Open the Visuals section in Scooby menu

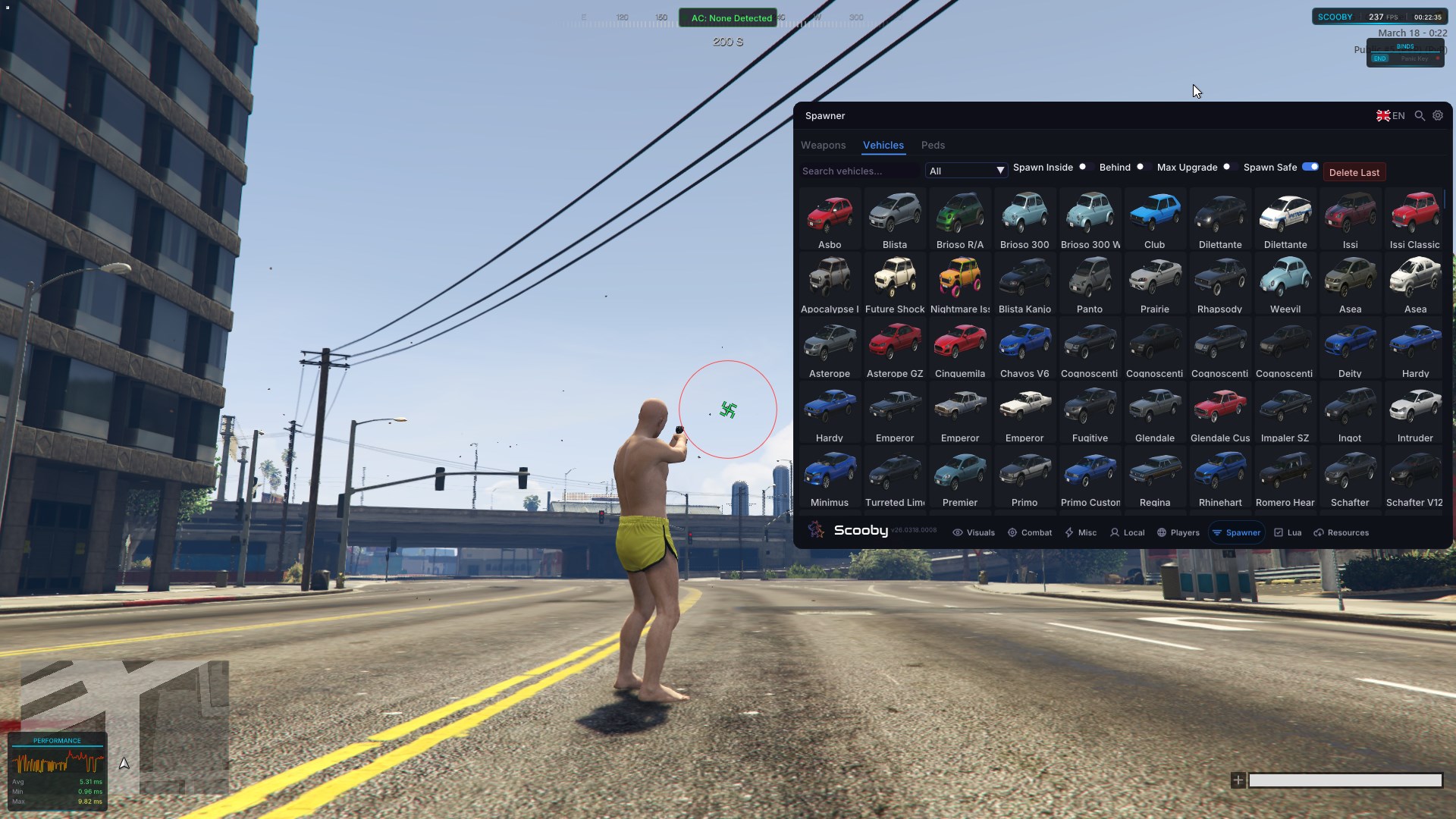pyautogui.click(x=974, y=532)
